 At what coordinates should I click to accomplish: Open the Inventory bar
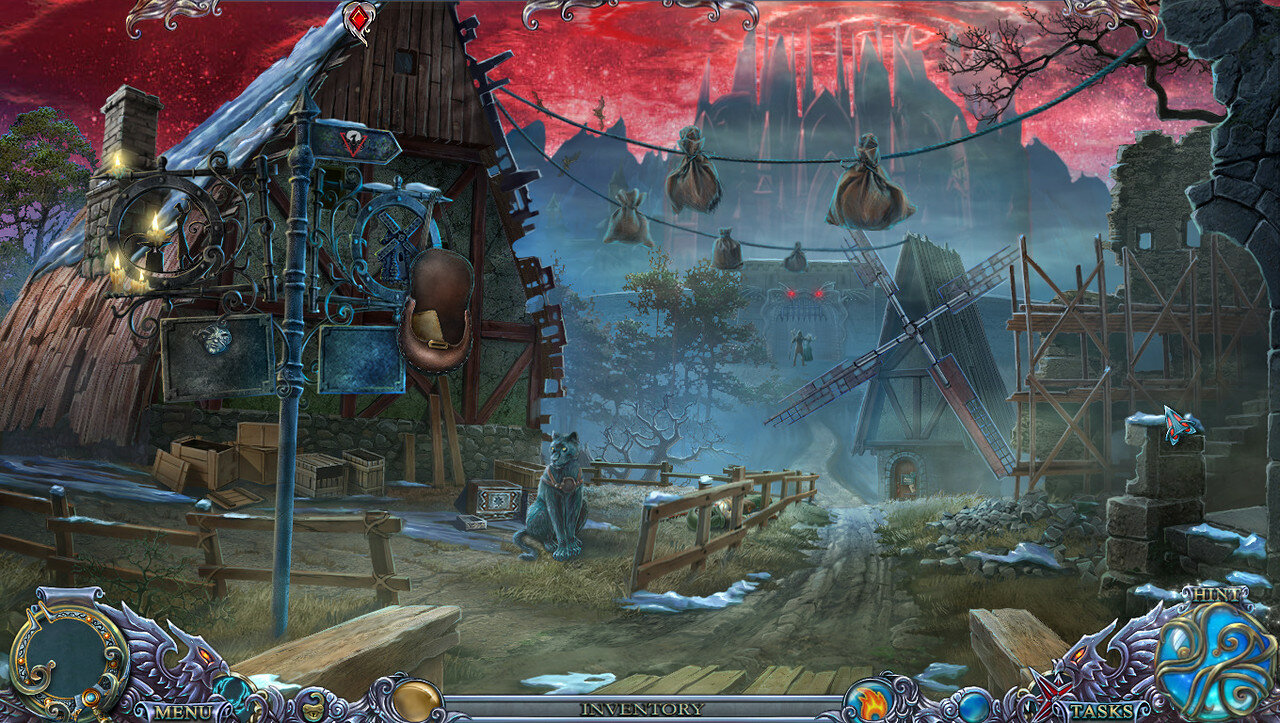click(641, 708)
